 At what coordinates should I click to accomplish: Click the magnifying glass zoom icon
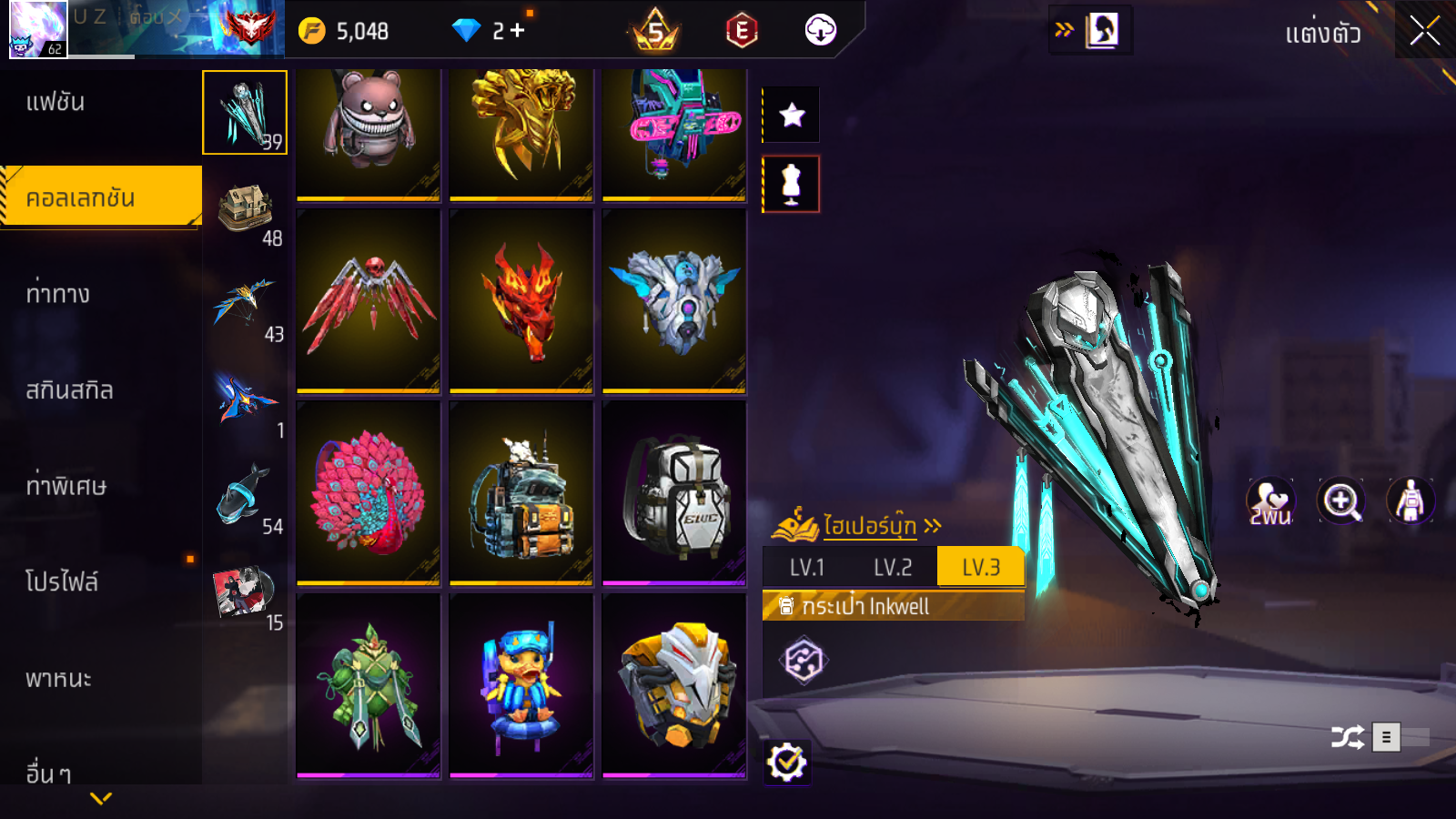click(x=1341, y=500)
